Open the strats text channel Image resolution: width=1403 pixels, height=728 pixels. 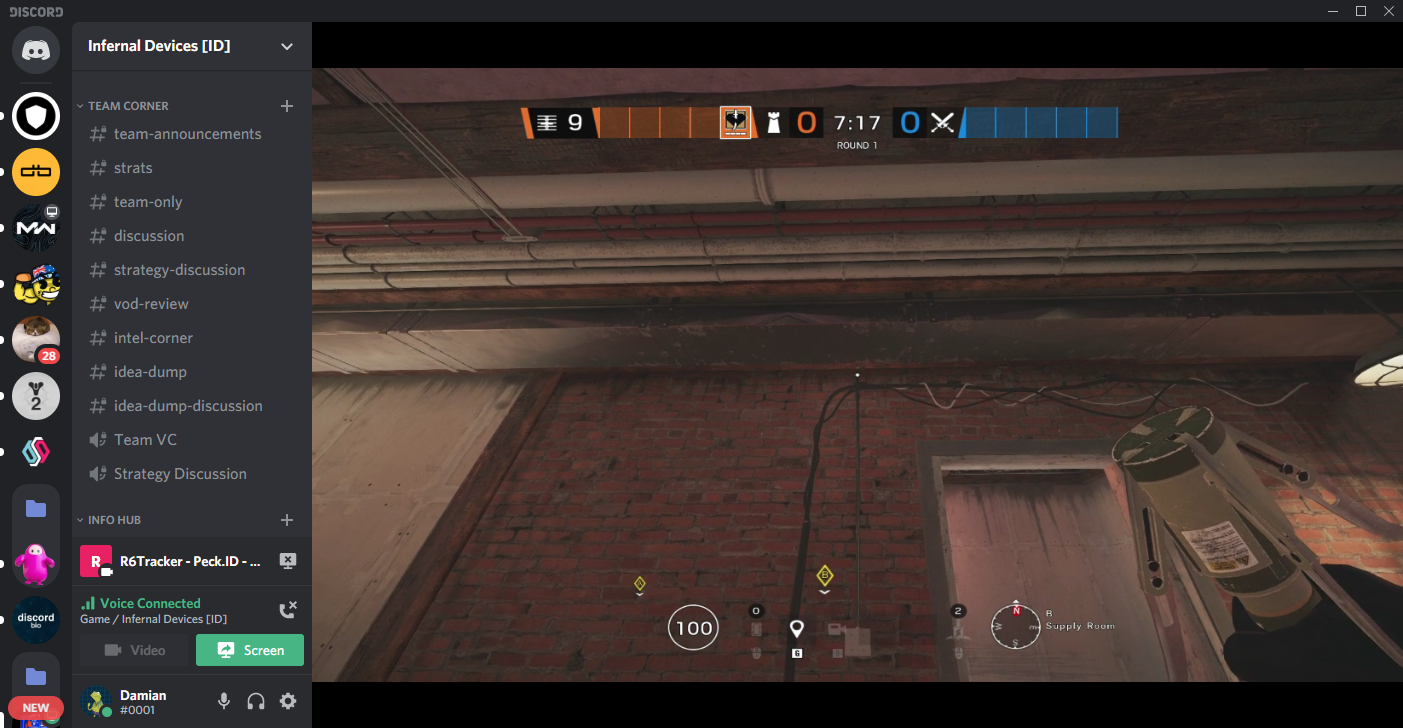[133, 168]
